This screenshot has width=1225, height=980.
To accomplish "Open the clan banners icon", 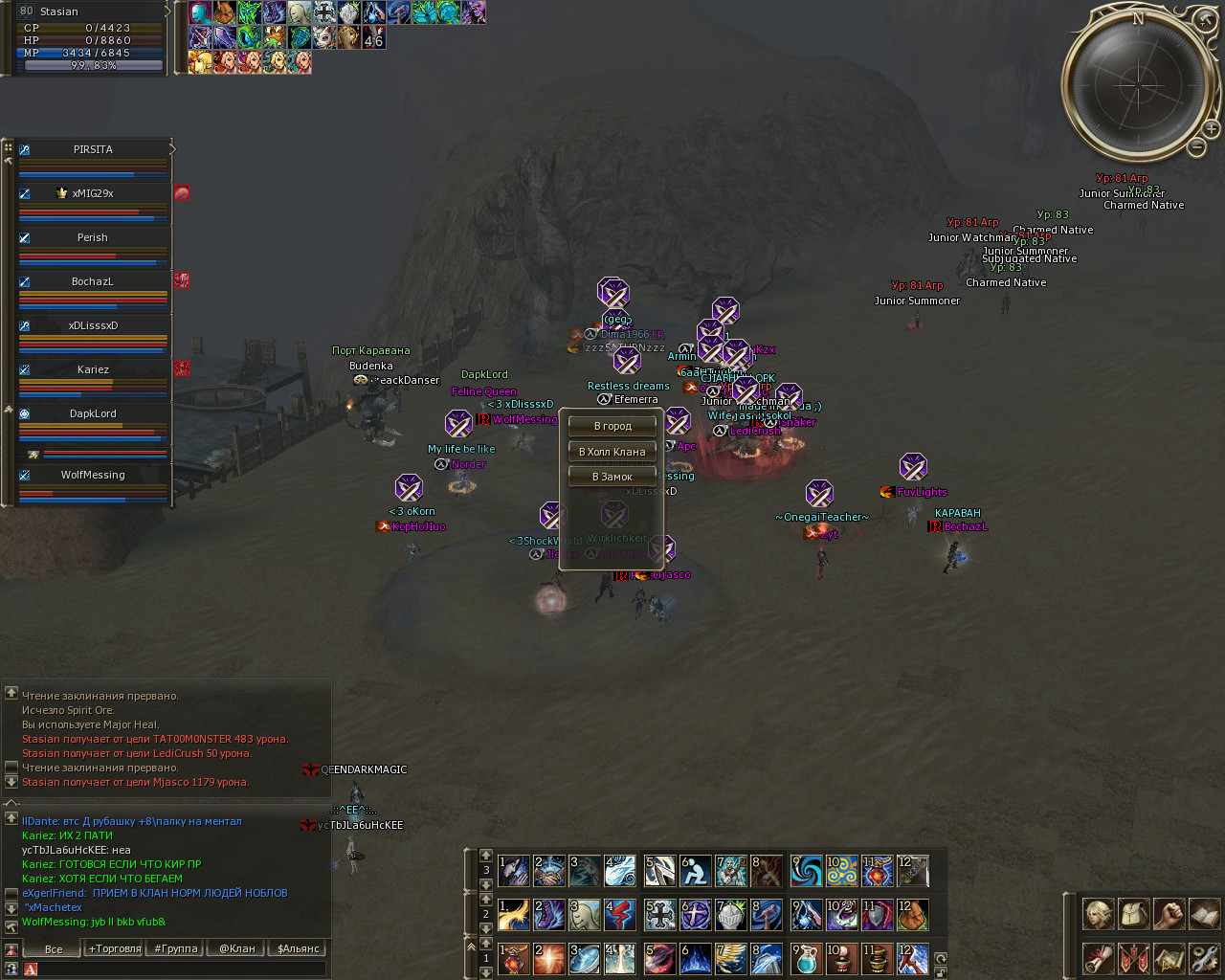I will pos(1133,957).
